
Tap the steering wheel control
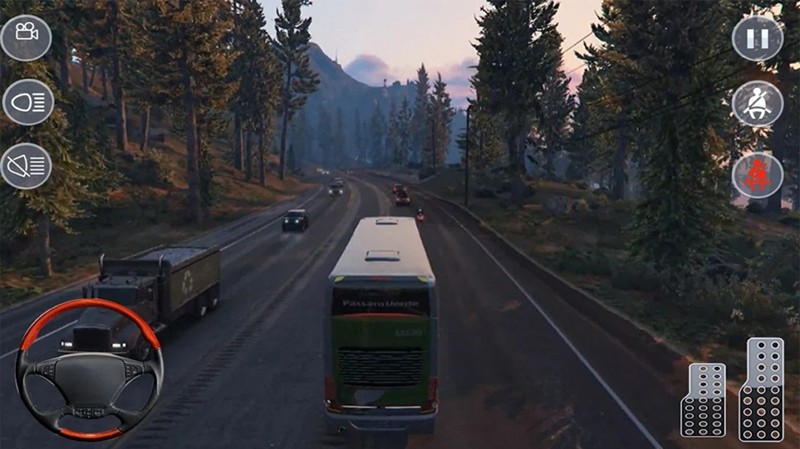click(x=89, y=369)
